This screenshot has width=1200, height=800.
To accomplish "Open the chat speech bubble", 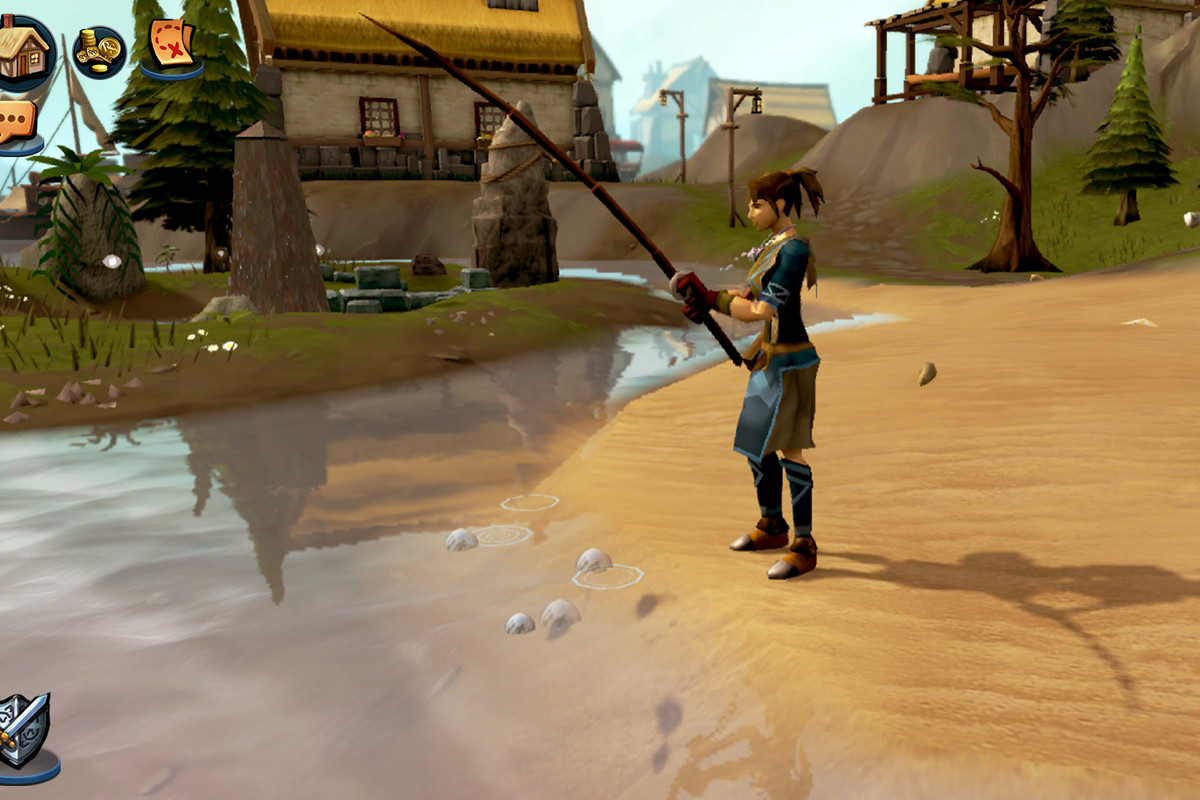I will [x=17, y=123].
